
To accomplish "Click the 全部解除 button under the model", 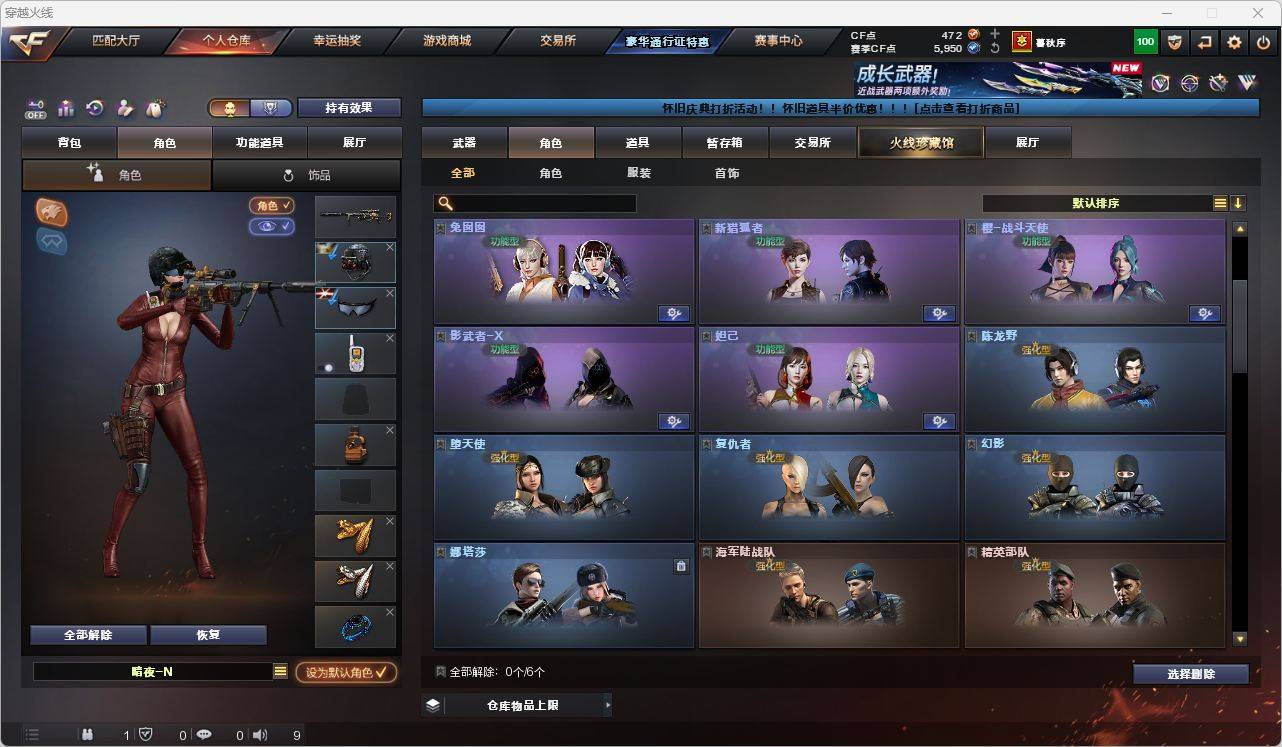I will click(89, 634).
